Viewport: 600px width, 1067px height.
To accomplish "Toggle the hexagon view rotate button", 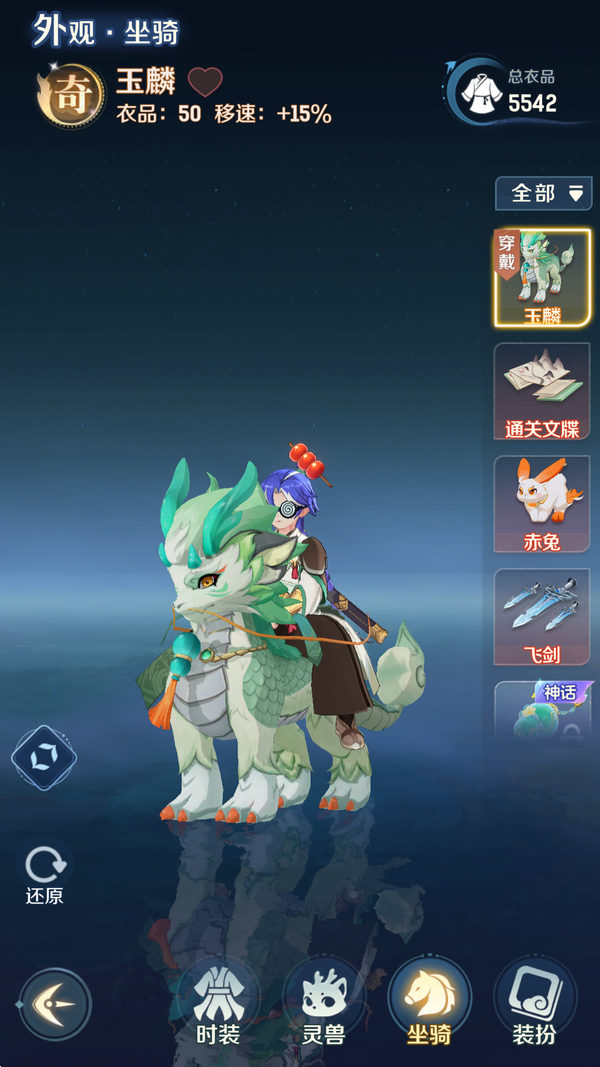I will tap(44, 758).
